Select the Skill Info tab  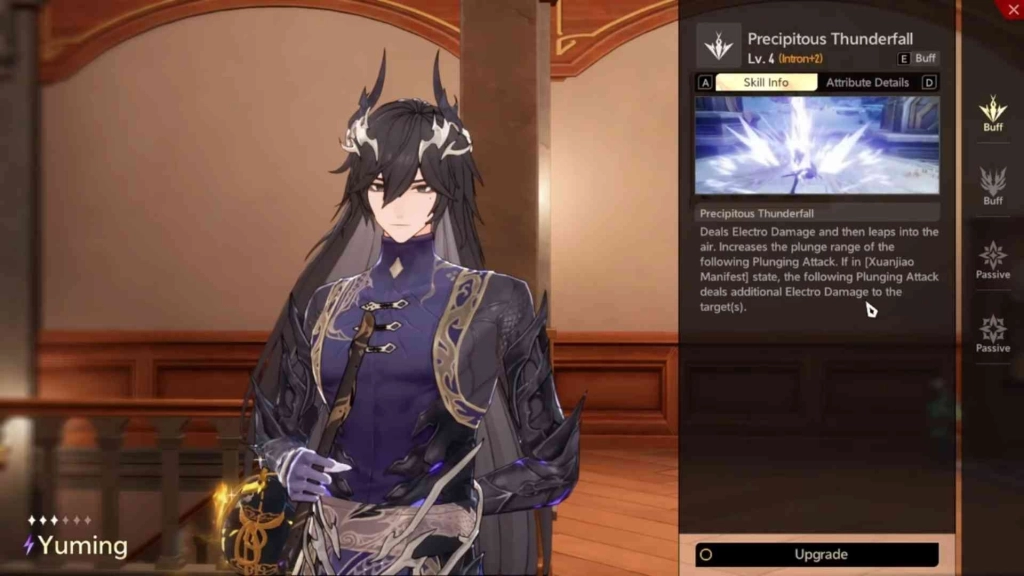[766, 83]
